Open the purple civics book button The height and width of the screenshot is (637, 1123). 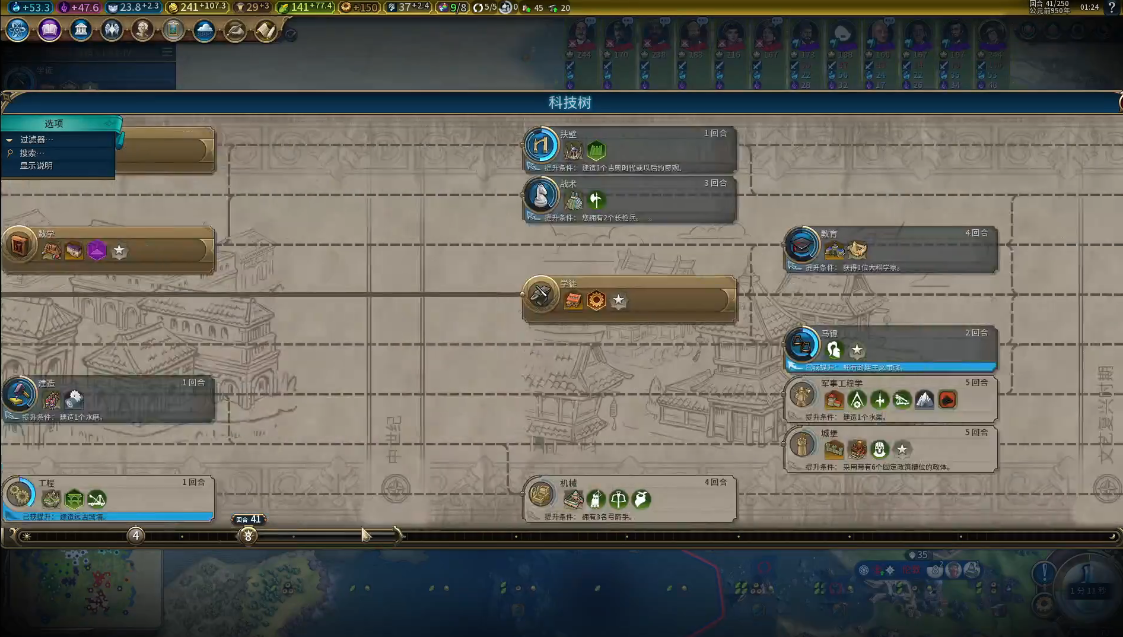[50, 30]
